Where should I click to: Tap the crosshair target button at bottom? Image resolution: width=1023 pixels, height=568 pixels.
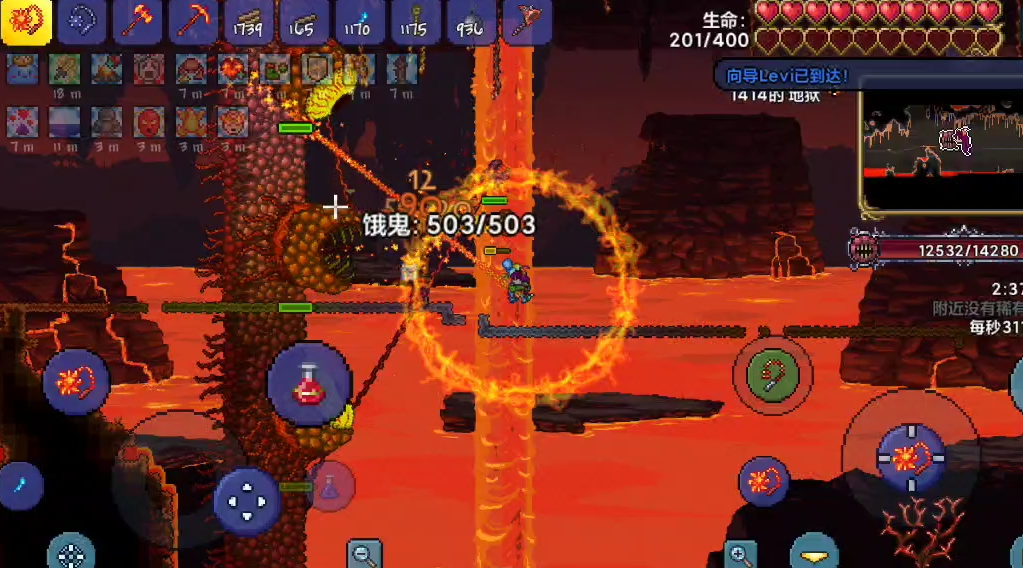point(72,552)
